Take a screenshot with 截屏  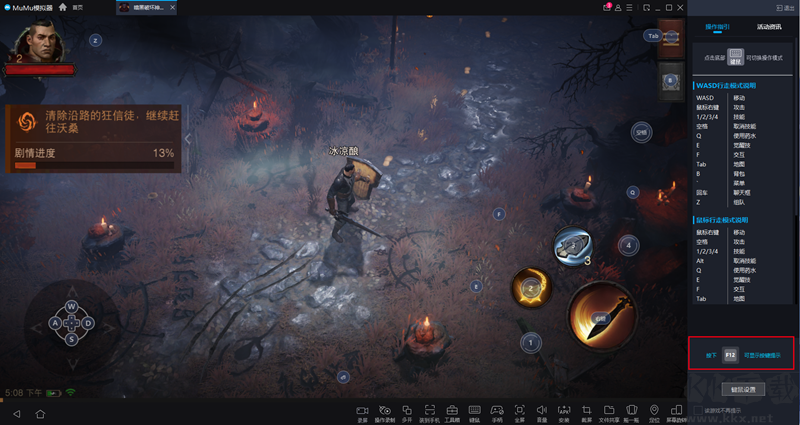point(586,412)
